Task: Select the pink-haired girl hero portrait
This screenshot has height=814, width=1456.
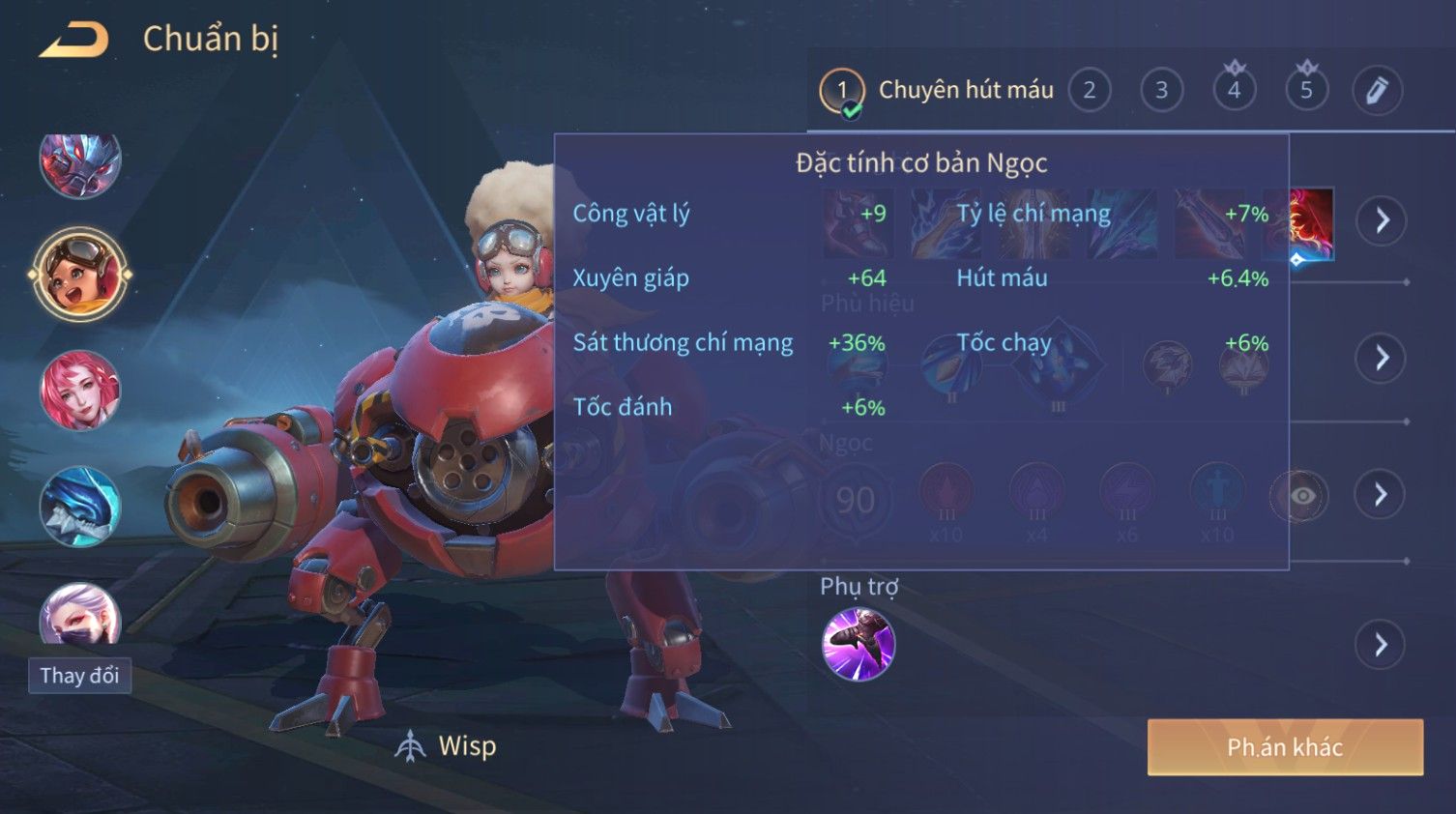Action: coord(80,391)
